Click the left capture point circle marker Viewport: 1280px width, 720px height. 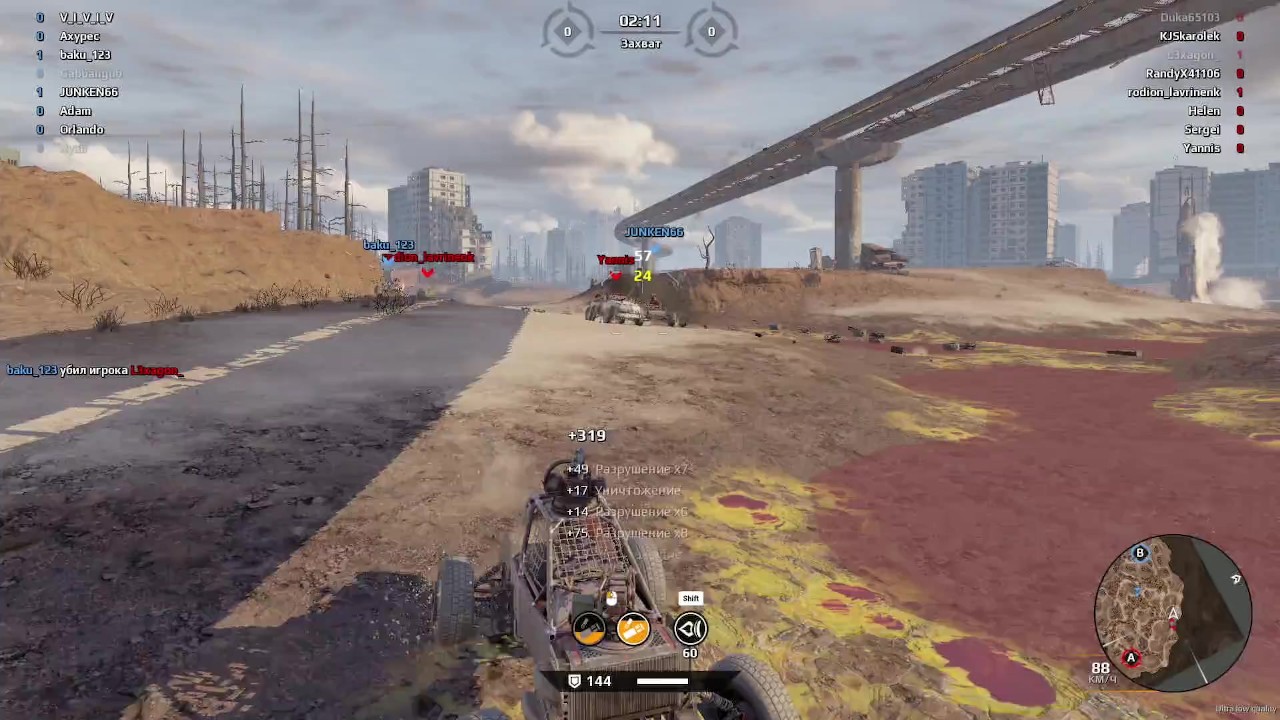pos(567,31)
